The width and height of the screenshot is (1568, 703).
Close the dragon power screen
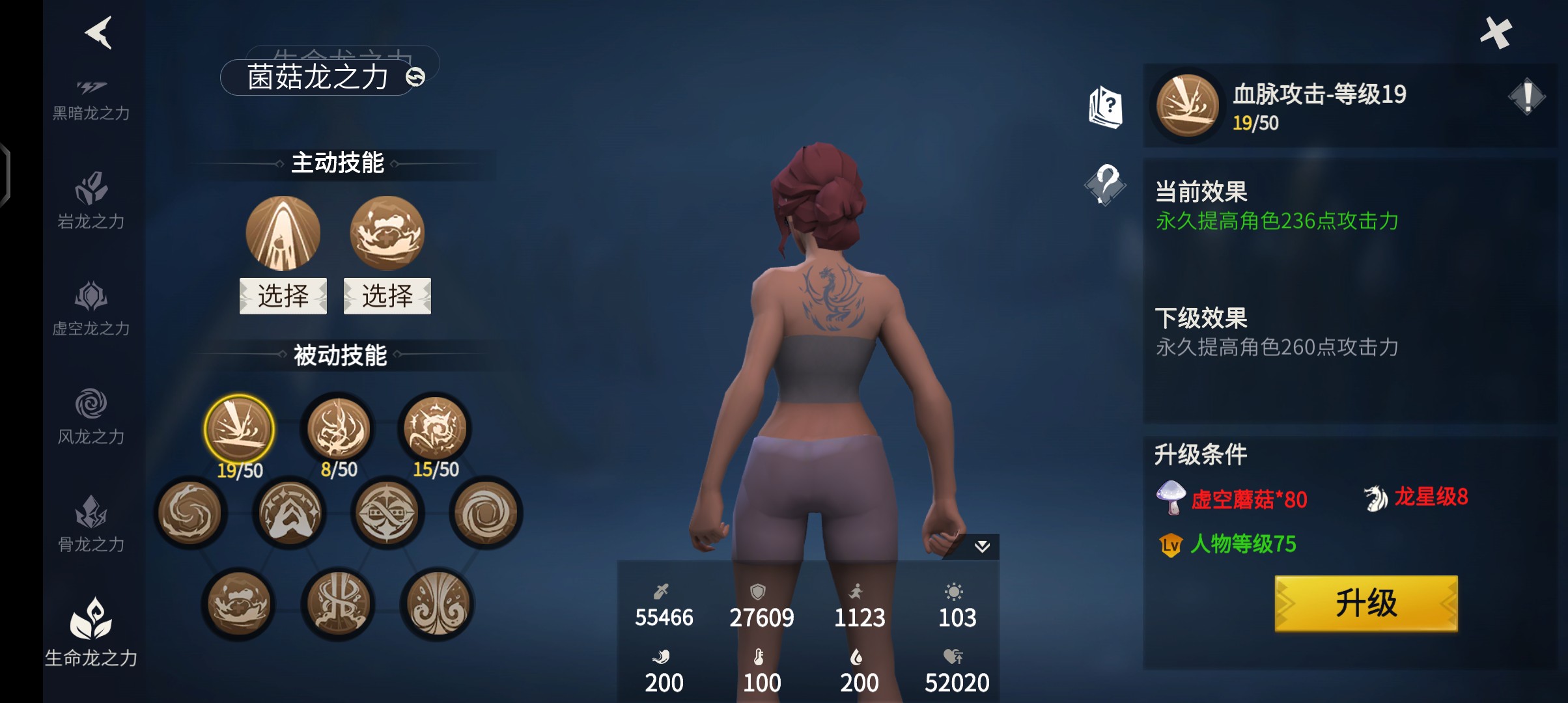coord(1496,33)
